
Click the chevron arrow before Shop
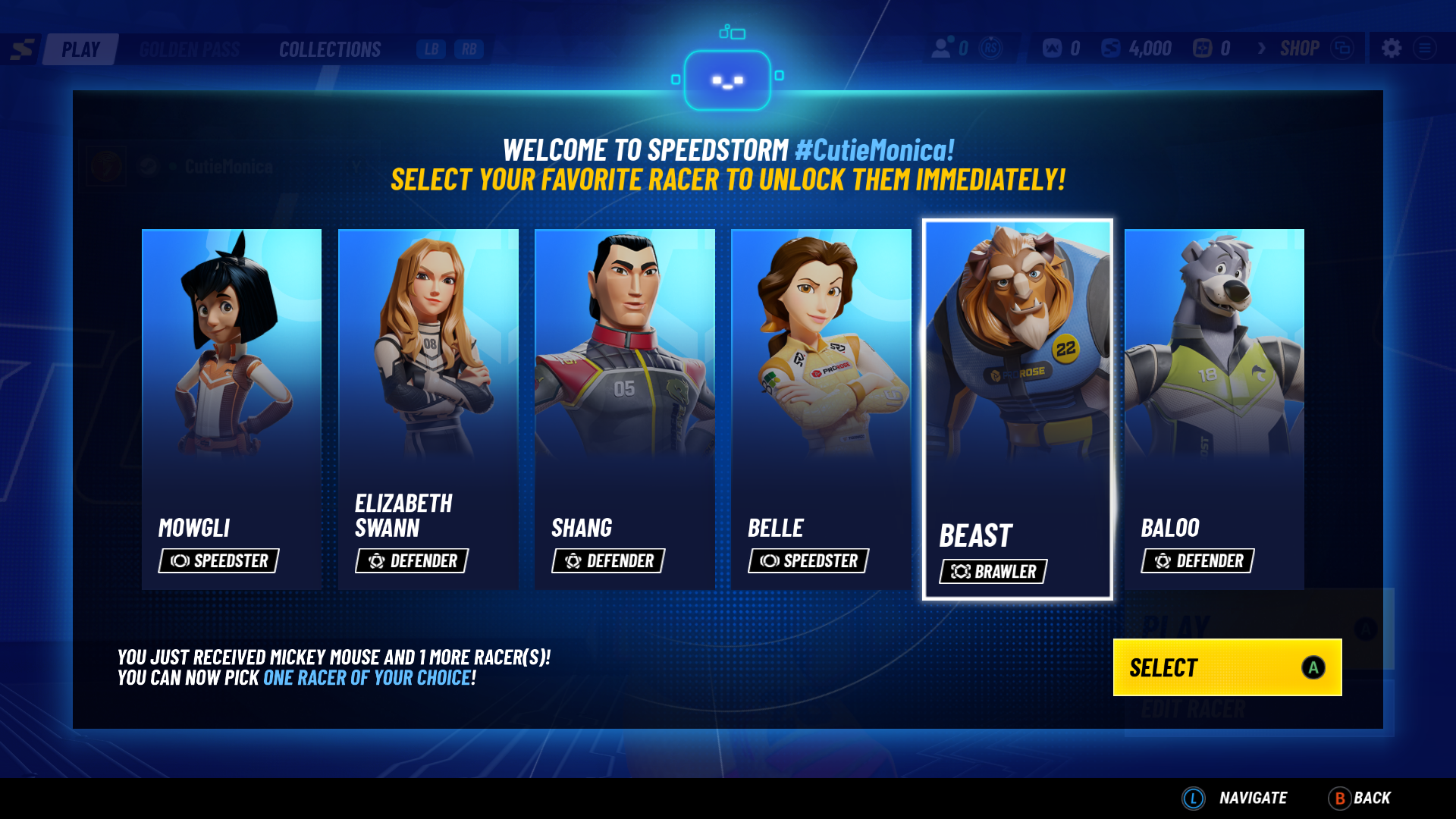pyautogui.click(x=1261, y=48)
